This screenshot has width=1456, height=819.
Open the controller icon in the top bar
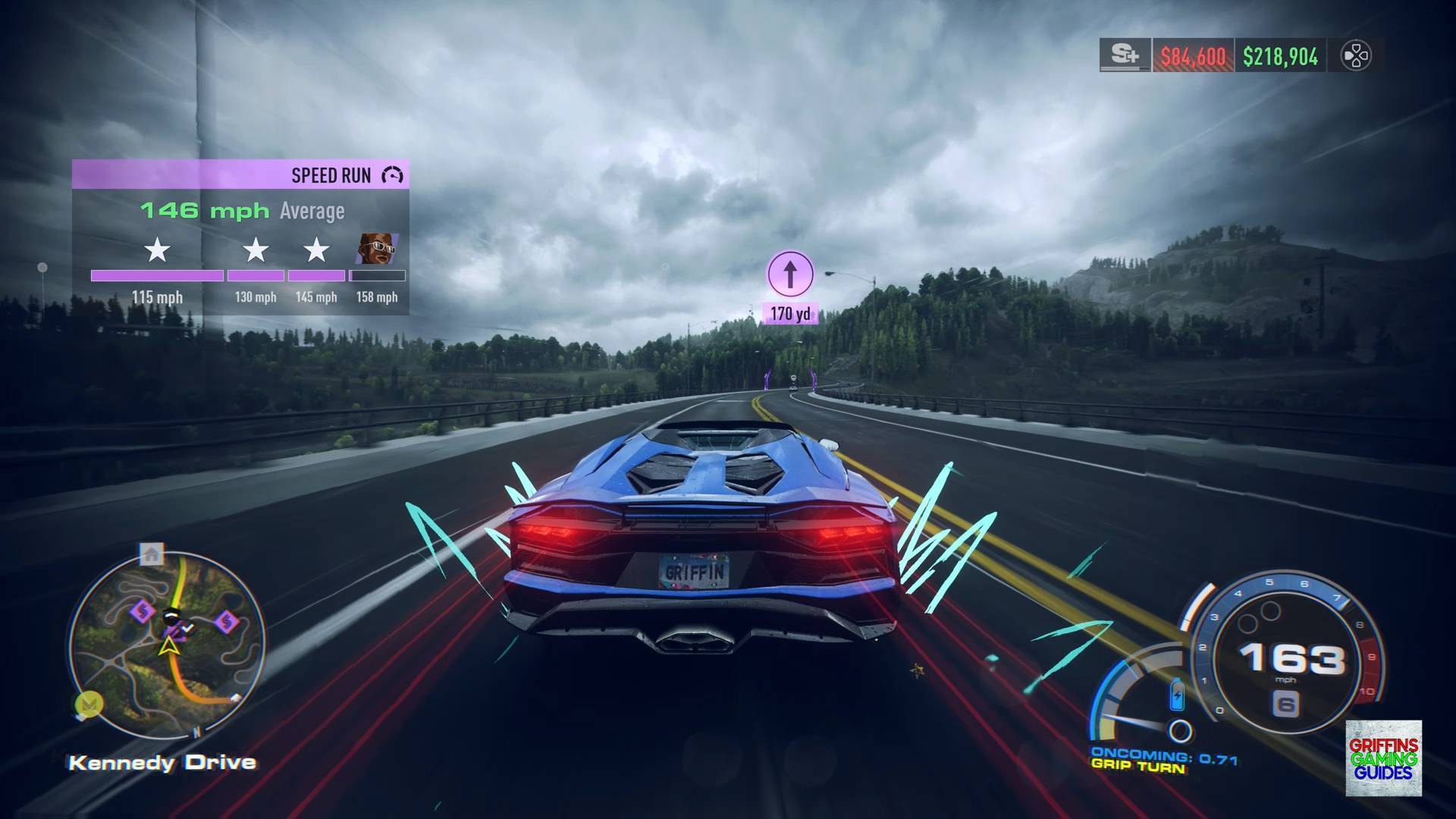coord(1355,56)
